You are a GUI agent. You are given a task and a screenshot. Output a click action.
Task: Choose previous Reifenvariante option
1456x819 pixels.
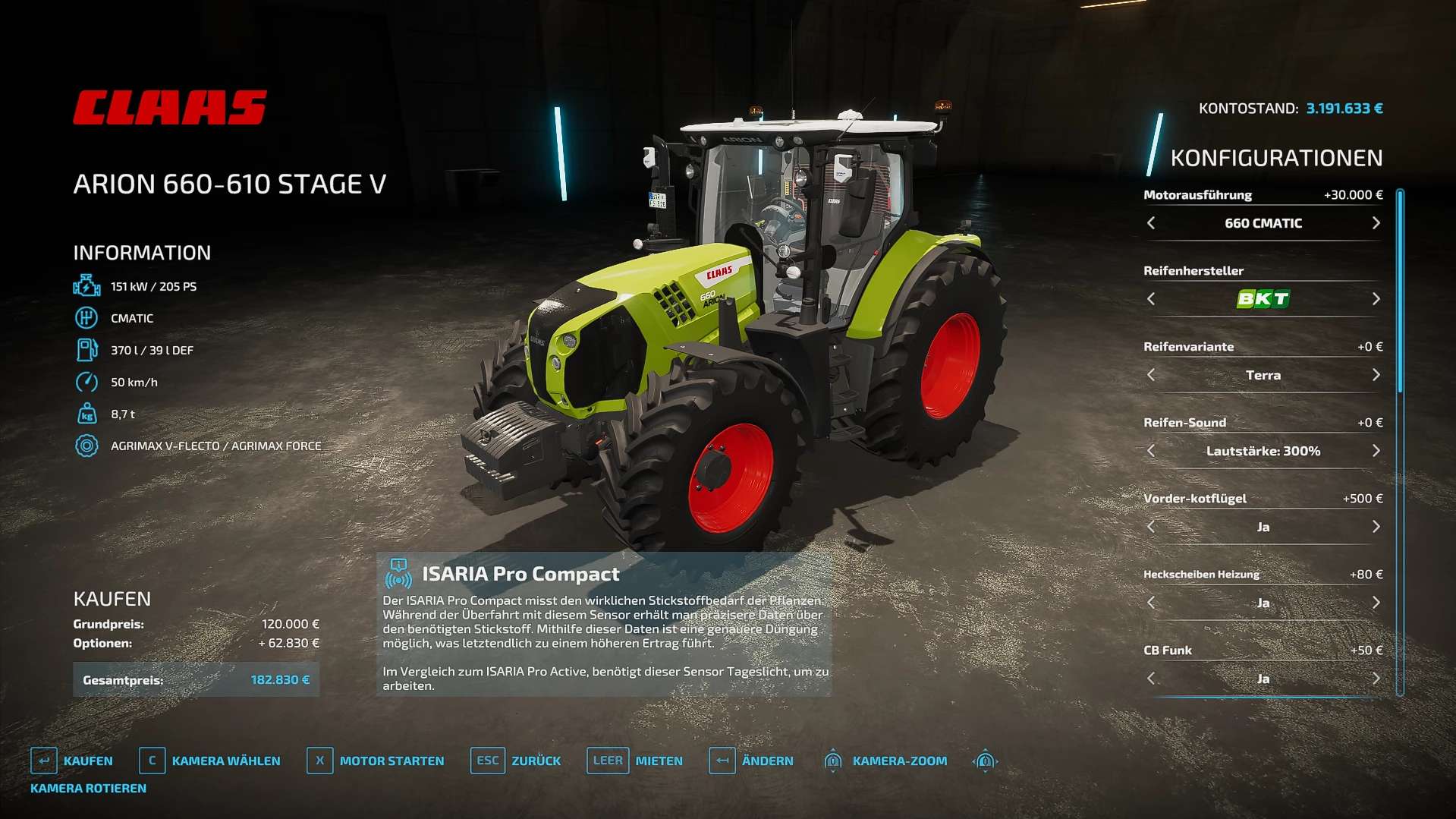(x=1151, y=375)
